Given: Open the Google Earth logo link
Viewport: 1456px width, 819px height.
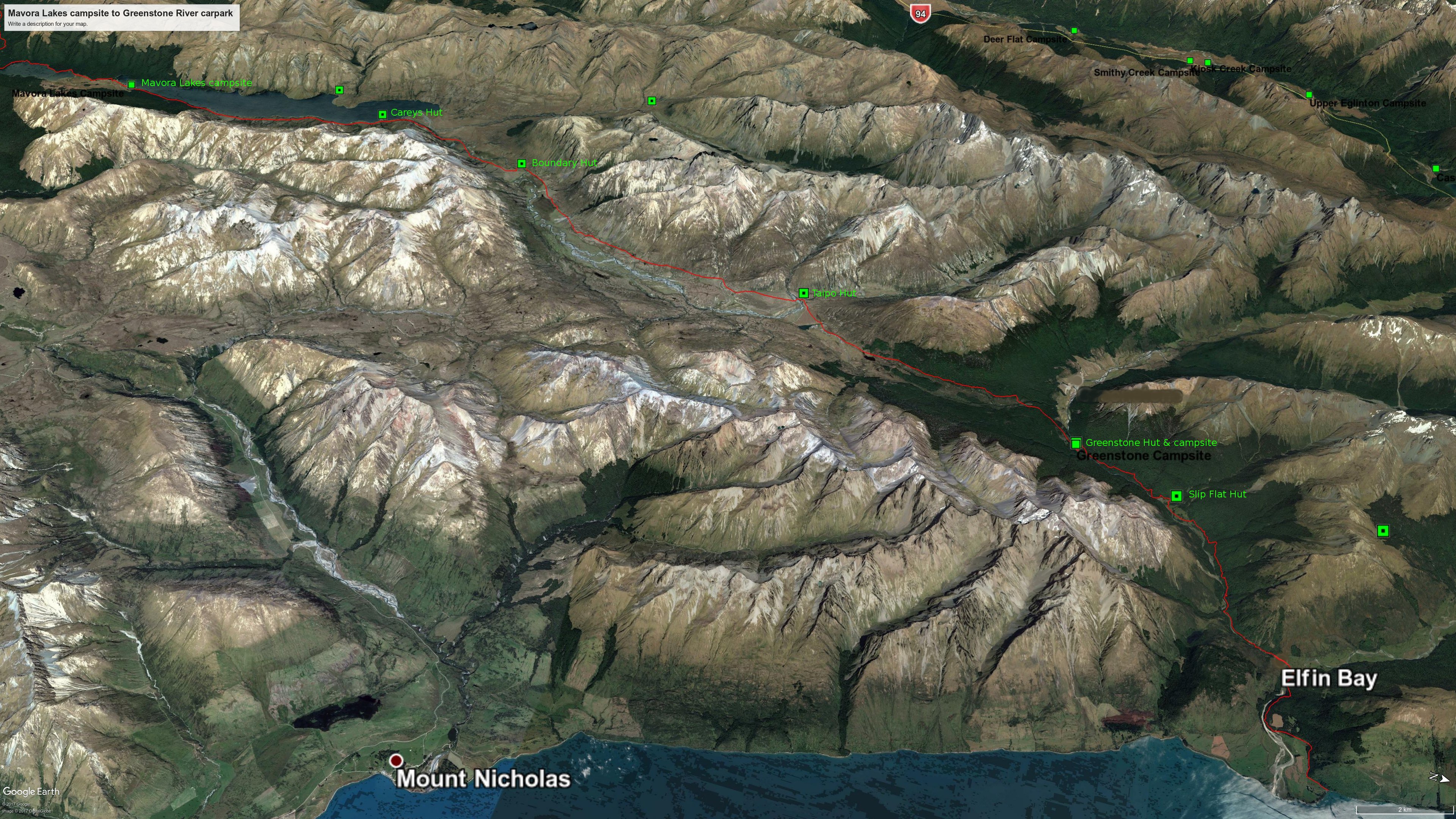Looking at the screenshot, I should pyautogui.click(x=31, y=791).
